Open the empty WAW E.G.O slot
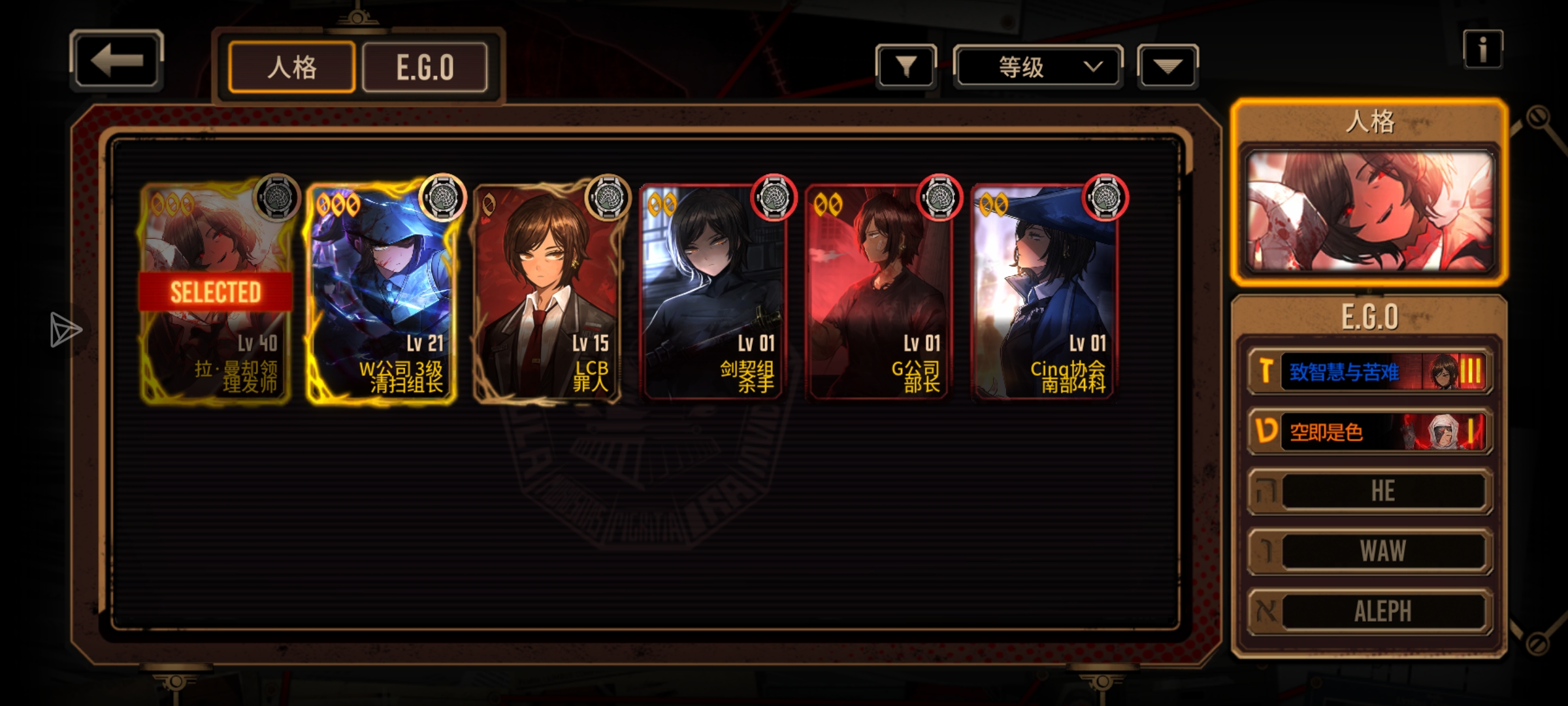Screen dimensions: 1568x706 pyautogui.click(x=1369, y=551)
